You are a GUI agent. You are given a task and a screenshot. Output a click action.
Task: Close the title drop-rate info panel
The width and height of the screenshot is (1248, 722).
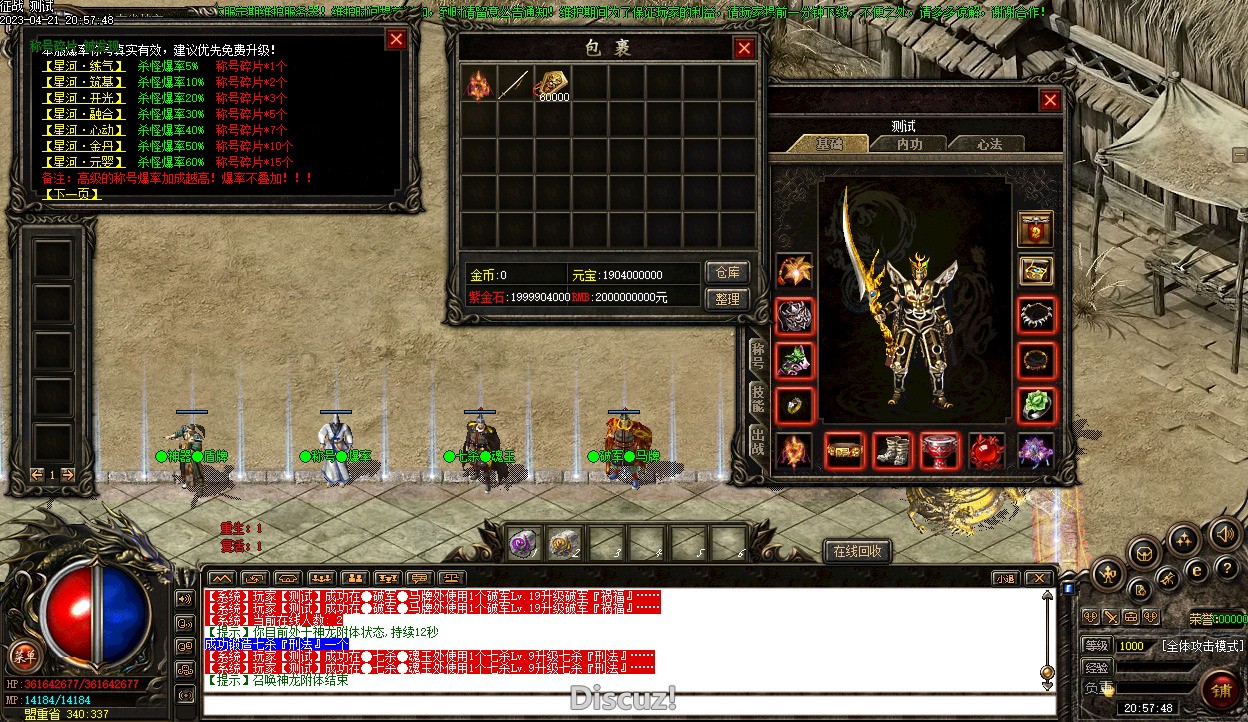click(x=396, y=40)
